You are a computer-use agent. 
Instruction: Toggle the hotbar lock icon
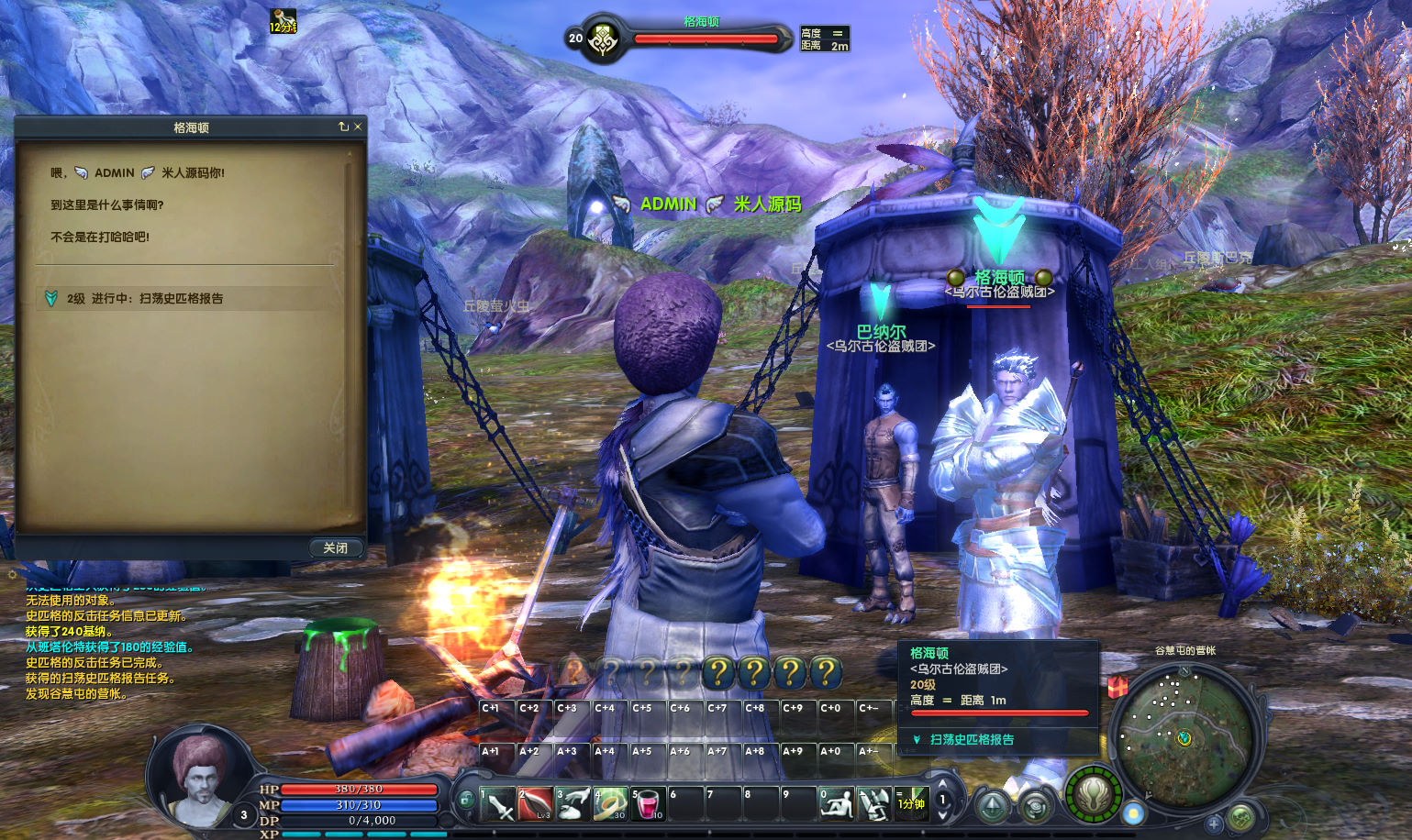pos(466,801)
